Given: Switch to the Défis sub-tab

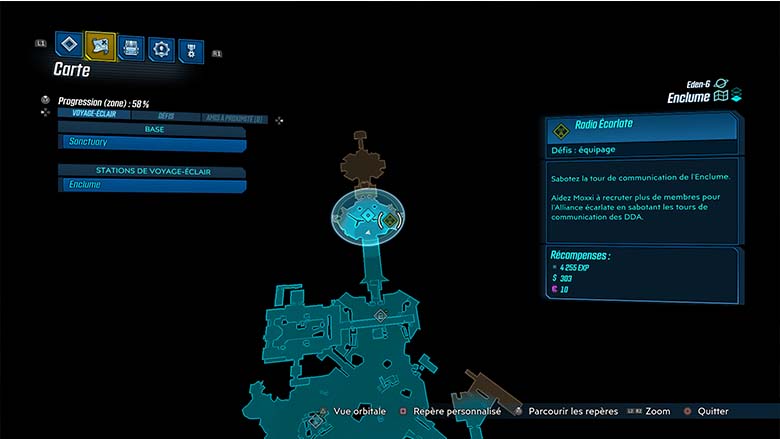Looking at the screenshot, I should pos(165,116).
